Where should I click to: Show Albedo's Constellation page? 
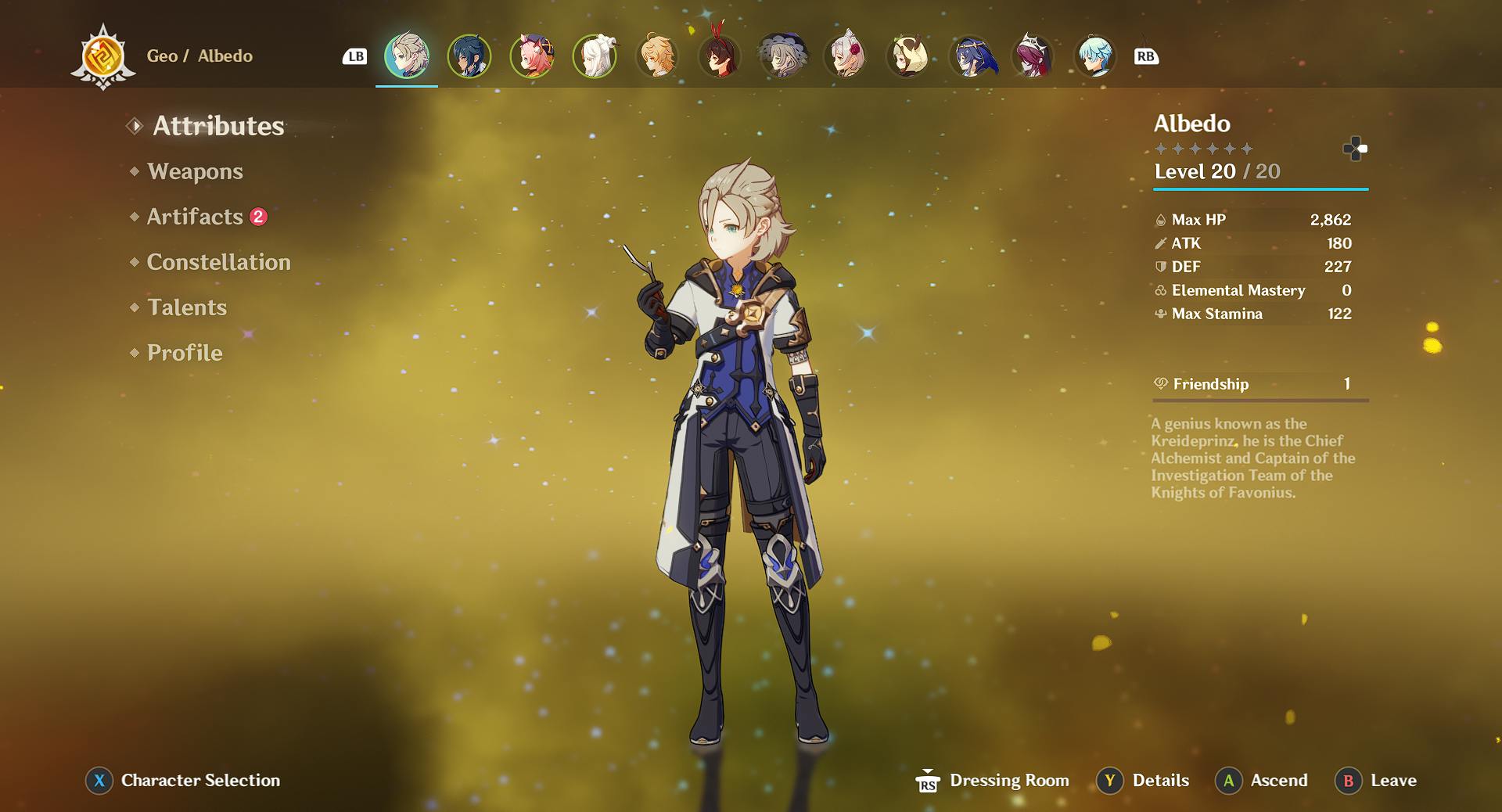218,262
